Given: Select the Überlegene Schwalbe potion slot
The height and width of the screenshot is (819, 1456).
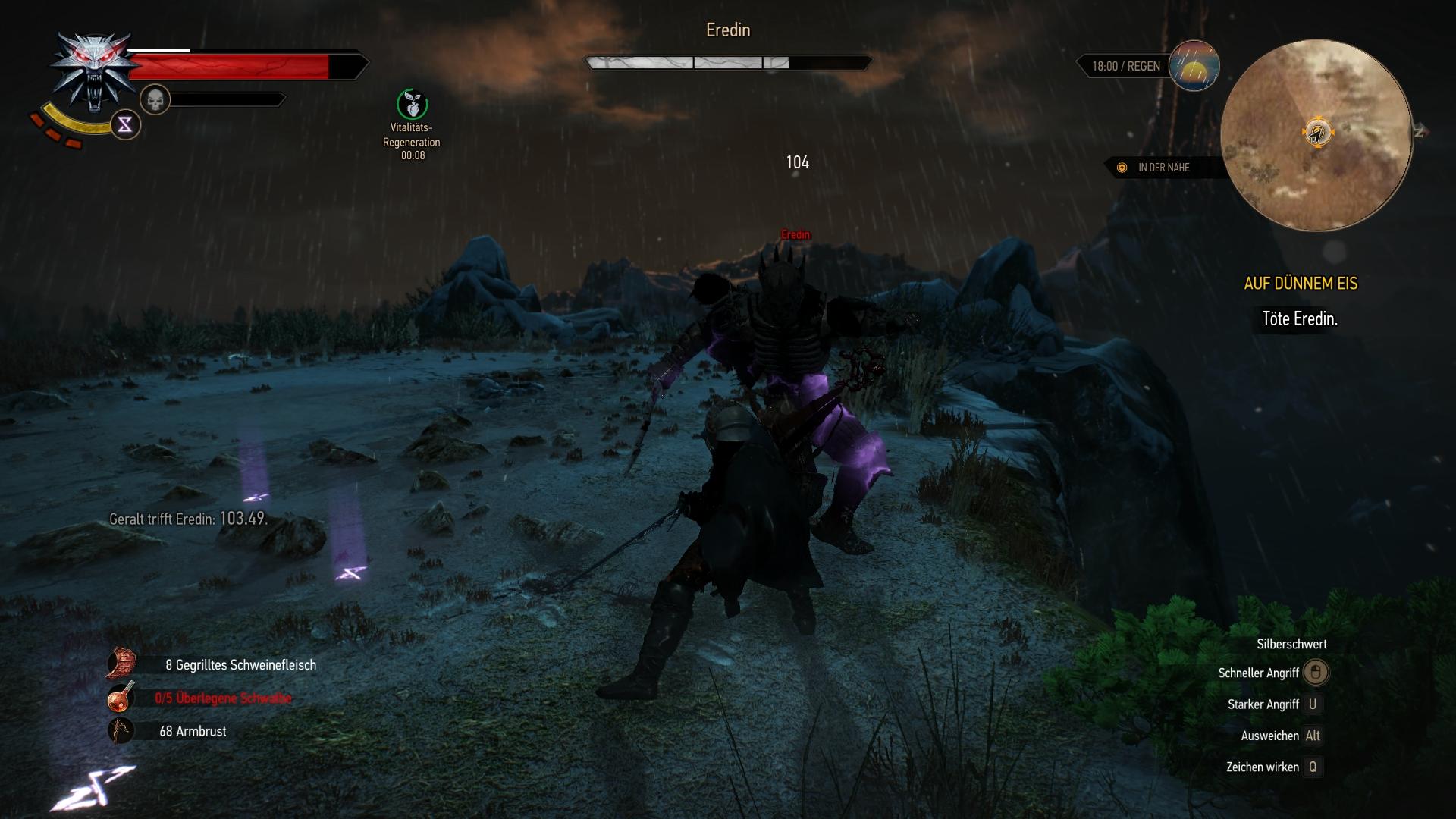Looking at the screenshot, I should click(x=121, y=698).
